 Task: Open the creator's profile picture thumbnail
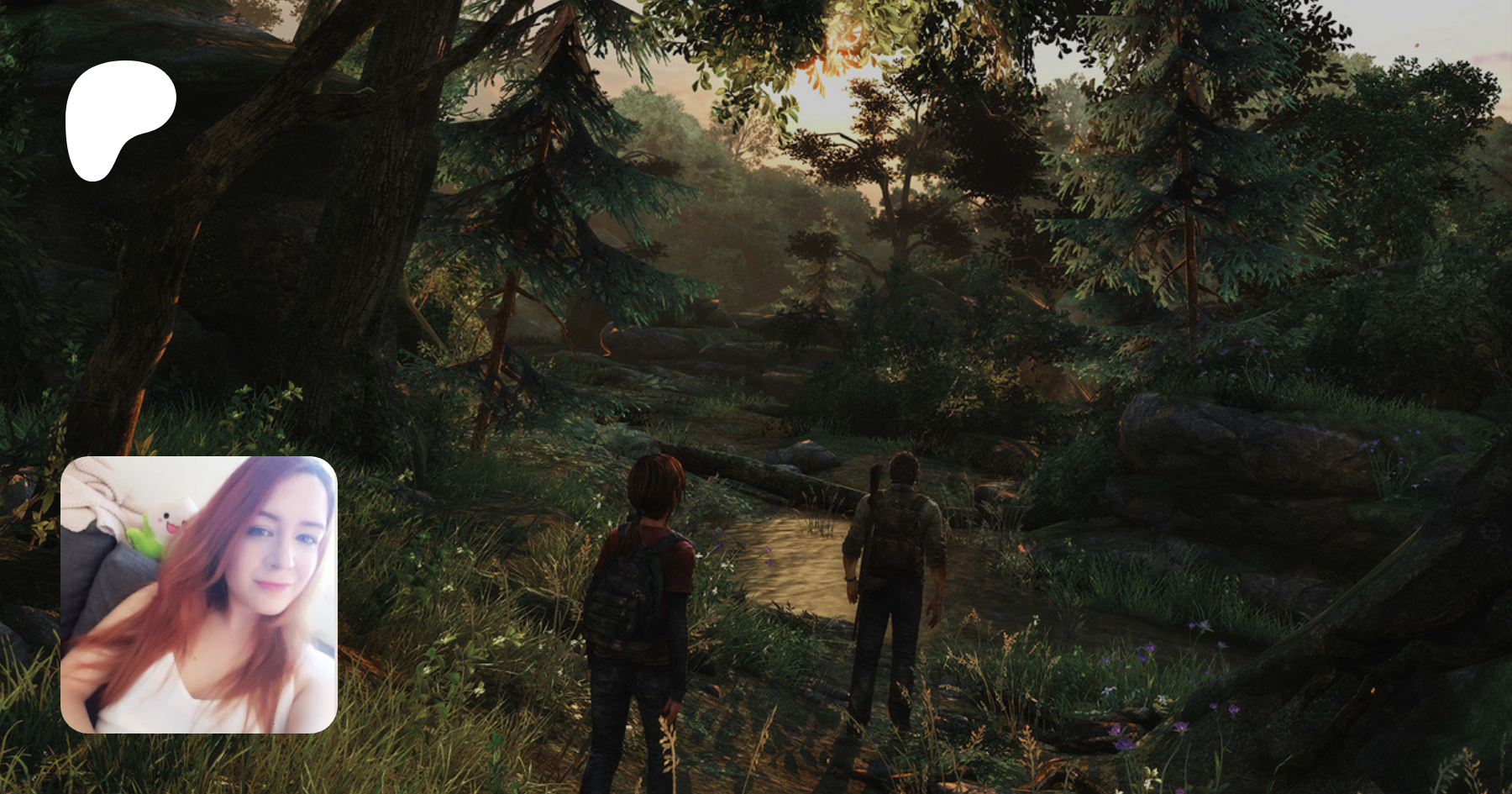pyautogui.click(x=199, y=594)
